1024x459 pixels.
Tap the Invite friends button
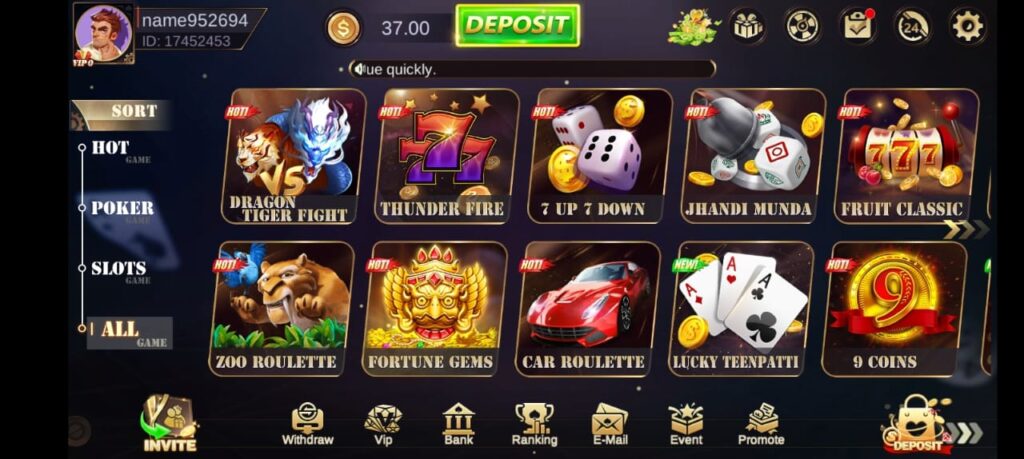[x=170, y=424]
